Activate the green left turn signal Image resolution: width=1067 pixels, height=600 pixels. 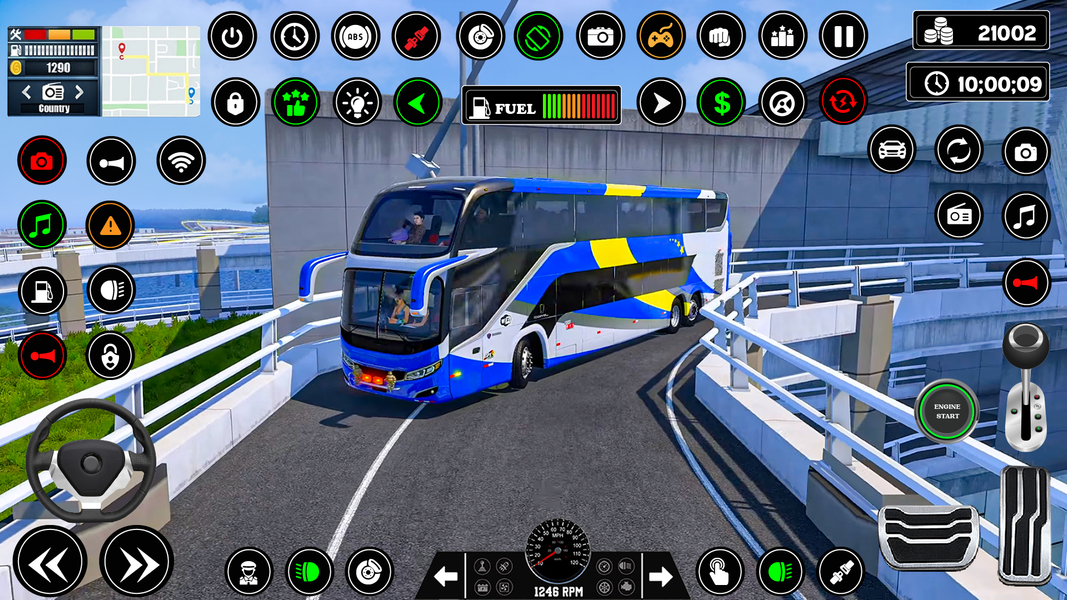[417, 102]
